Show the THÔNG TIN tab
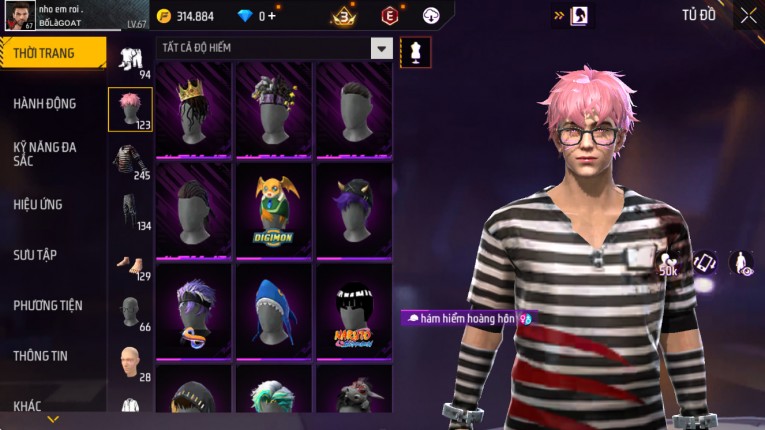The image size is (765, 430). 41,355
